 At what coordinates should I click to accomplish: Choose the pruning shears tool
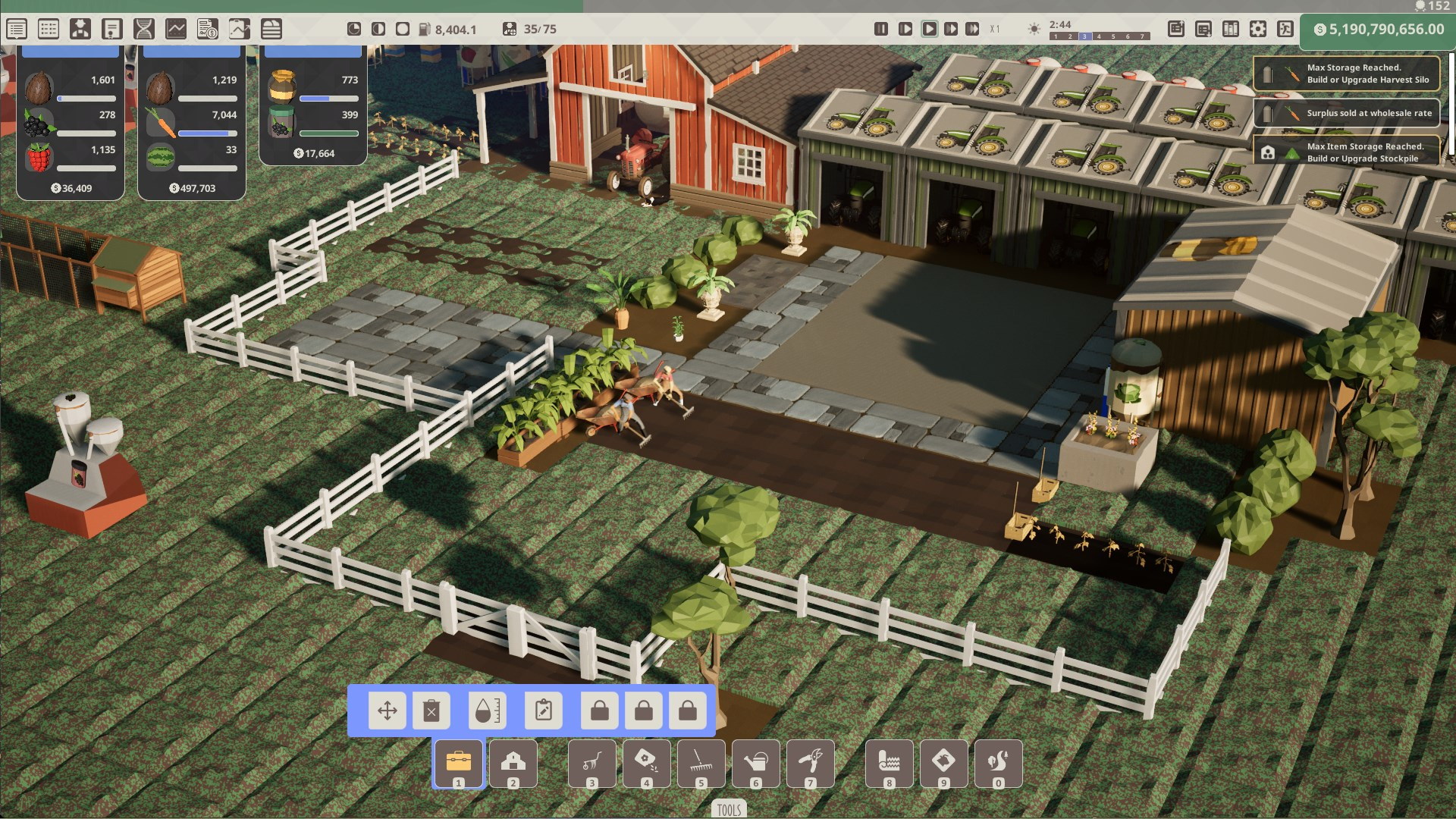(811, 764)
